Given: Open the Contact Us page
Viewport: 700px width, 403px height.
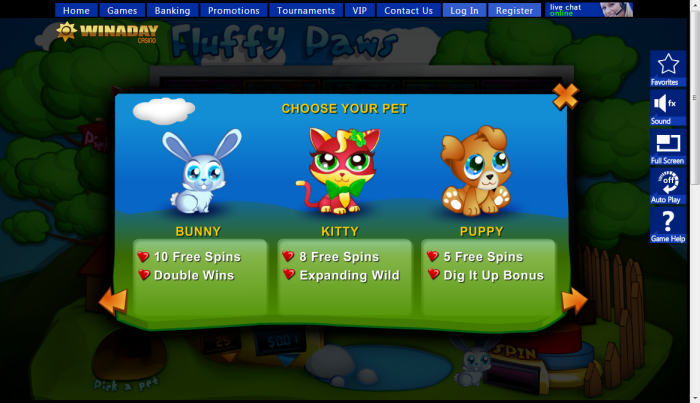Looking at the screenshot, I should [408, 11].
